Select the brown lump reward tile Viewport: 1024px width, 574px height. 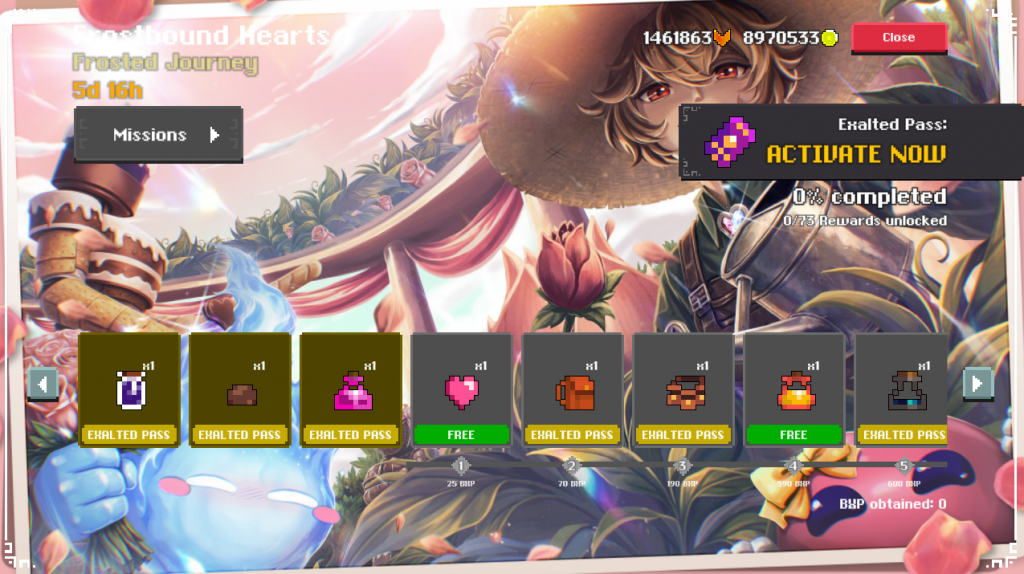click(240, 390)
